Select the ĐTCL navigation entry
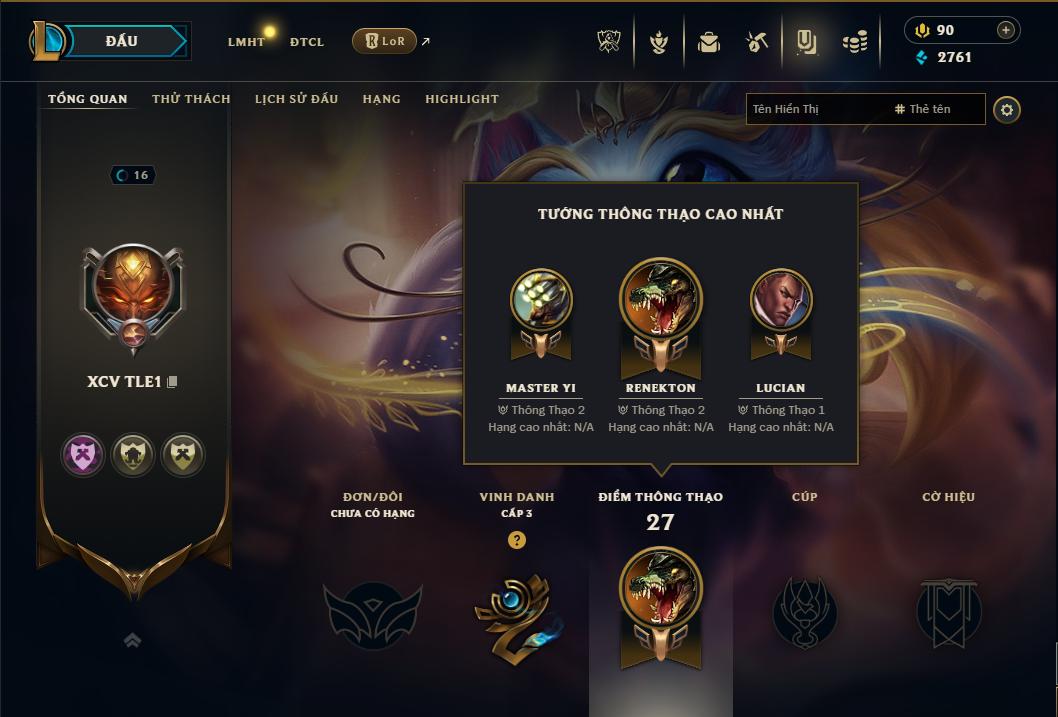The width and height of the screenshot is (1058, 717). click(x=307, y=42)
